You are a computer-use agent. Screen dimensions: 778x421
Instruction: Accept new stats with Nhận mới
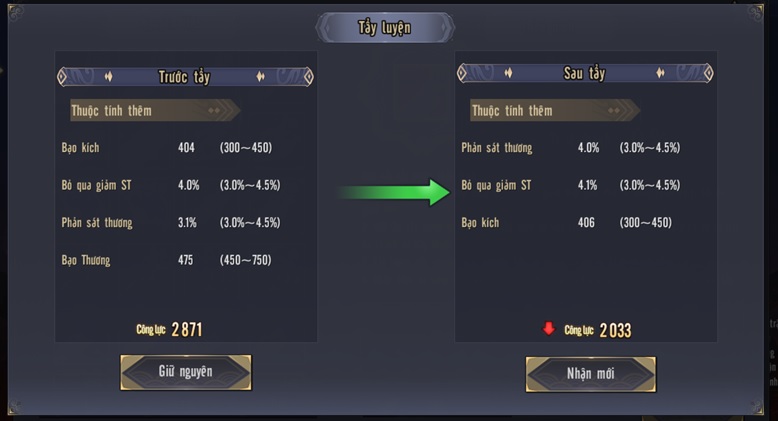tap(590, 374)
